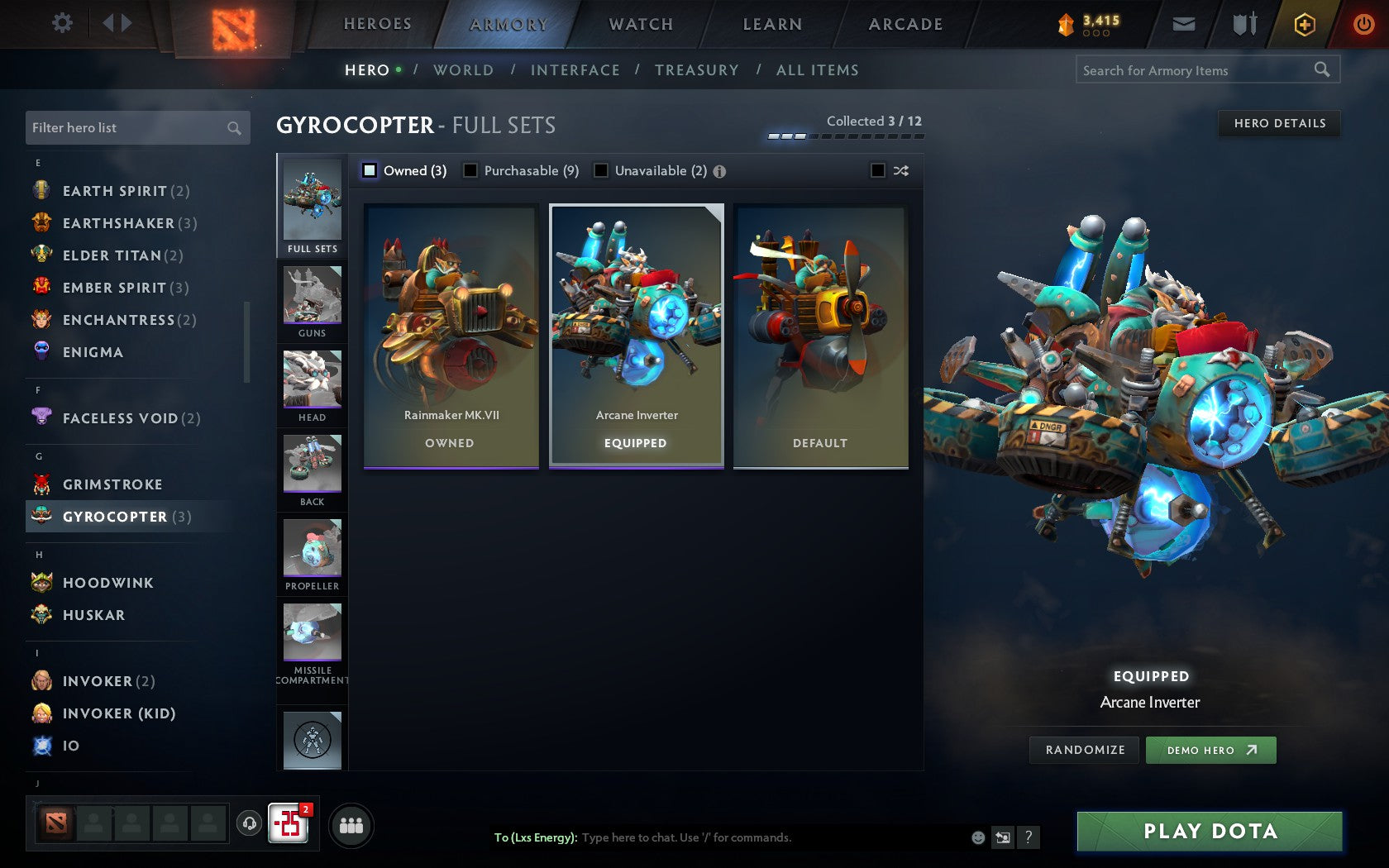Open the Watch menu
The height and width of the screenshot is (868, 1389).
click(641, 24)
